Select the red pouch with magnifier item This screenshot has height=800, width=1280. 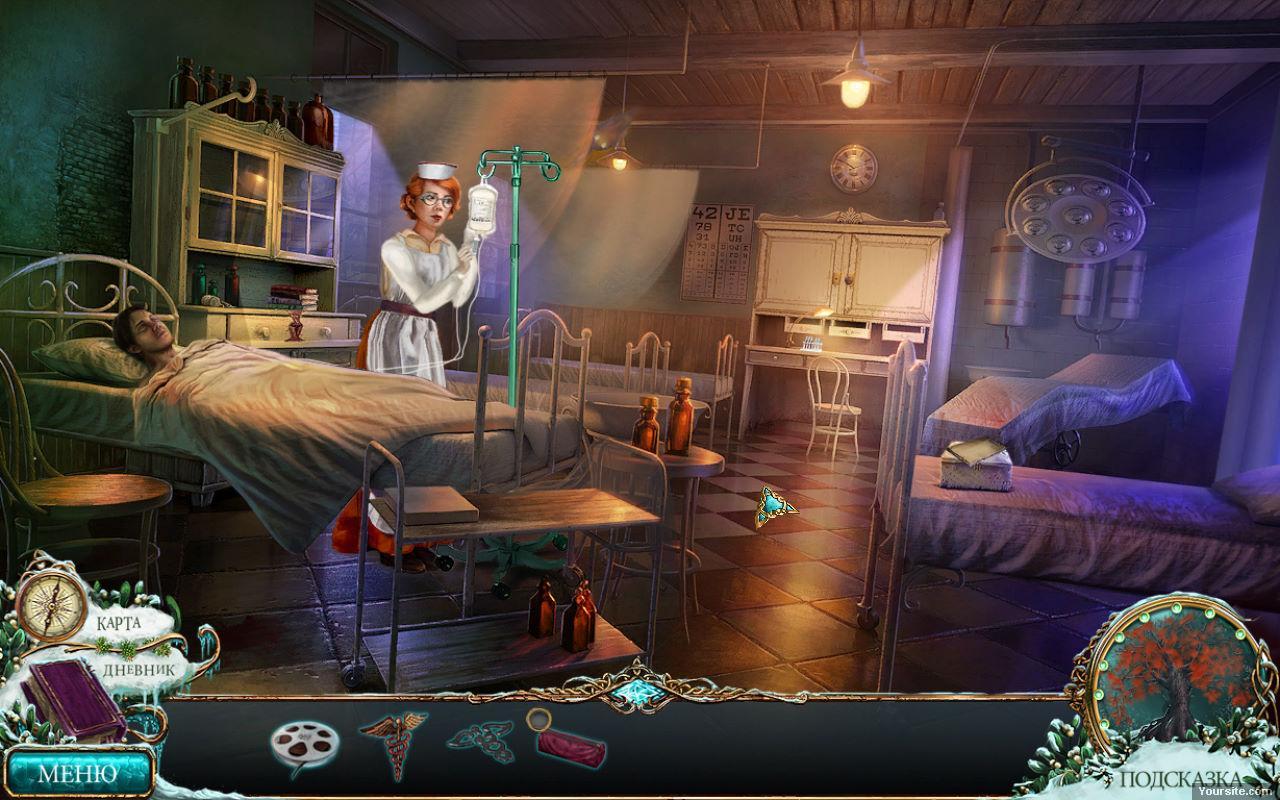[566, 740]
